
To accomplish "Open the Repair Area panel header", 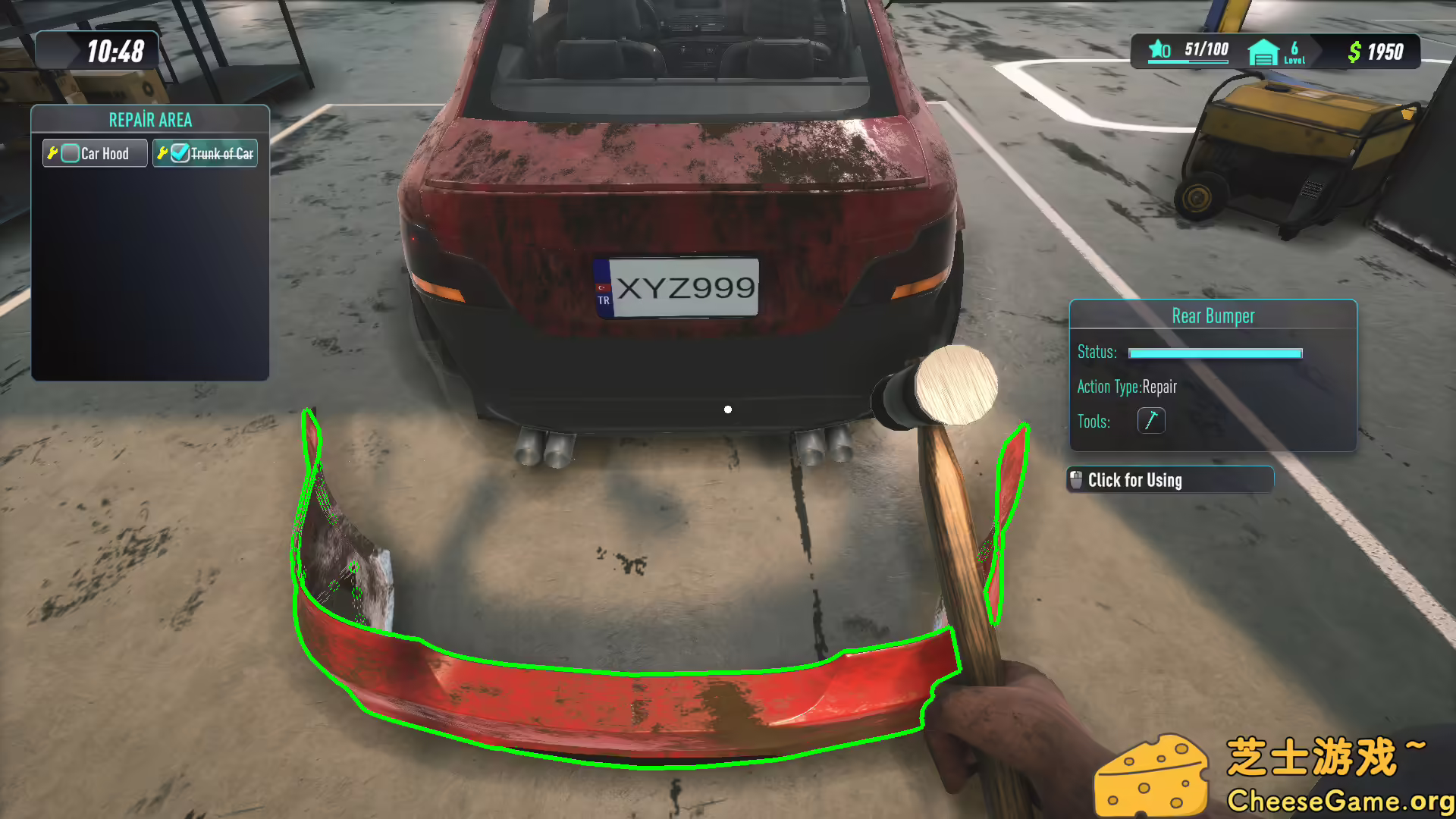I will pos(150,120).
